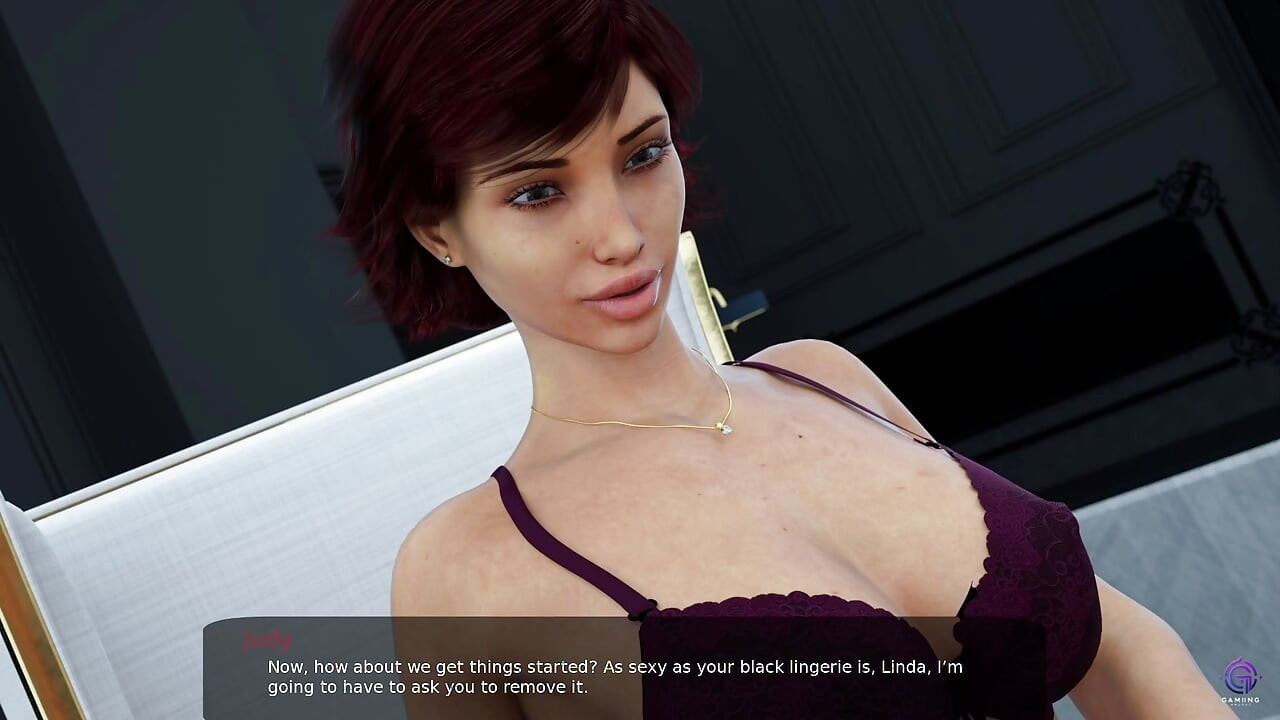Click the GAMIING text under the logo
The height and width of the screenshot is (720, 1280).
coord(1240,700)
